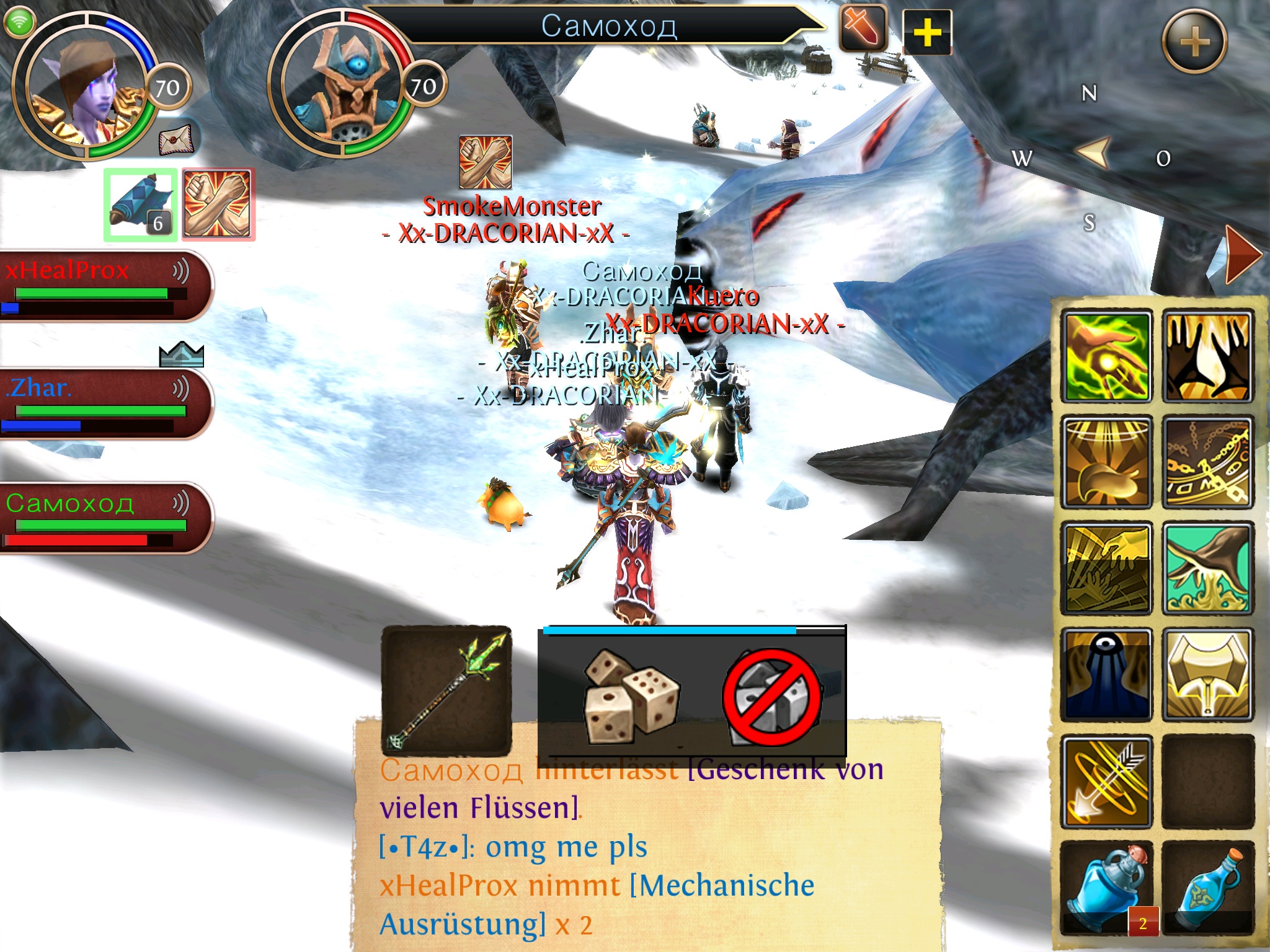Use the golden arrow ability

(1107, 782)
